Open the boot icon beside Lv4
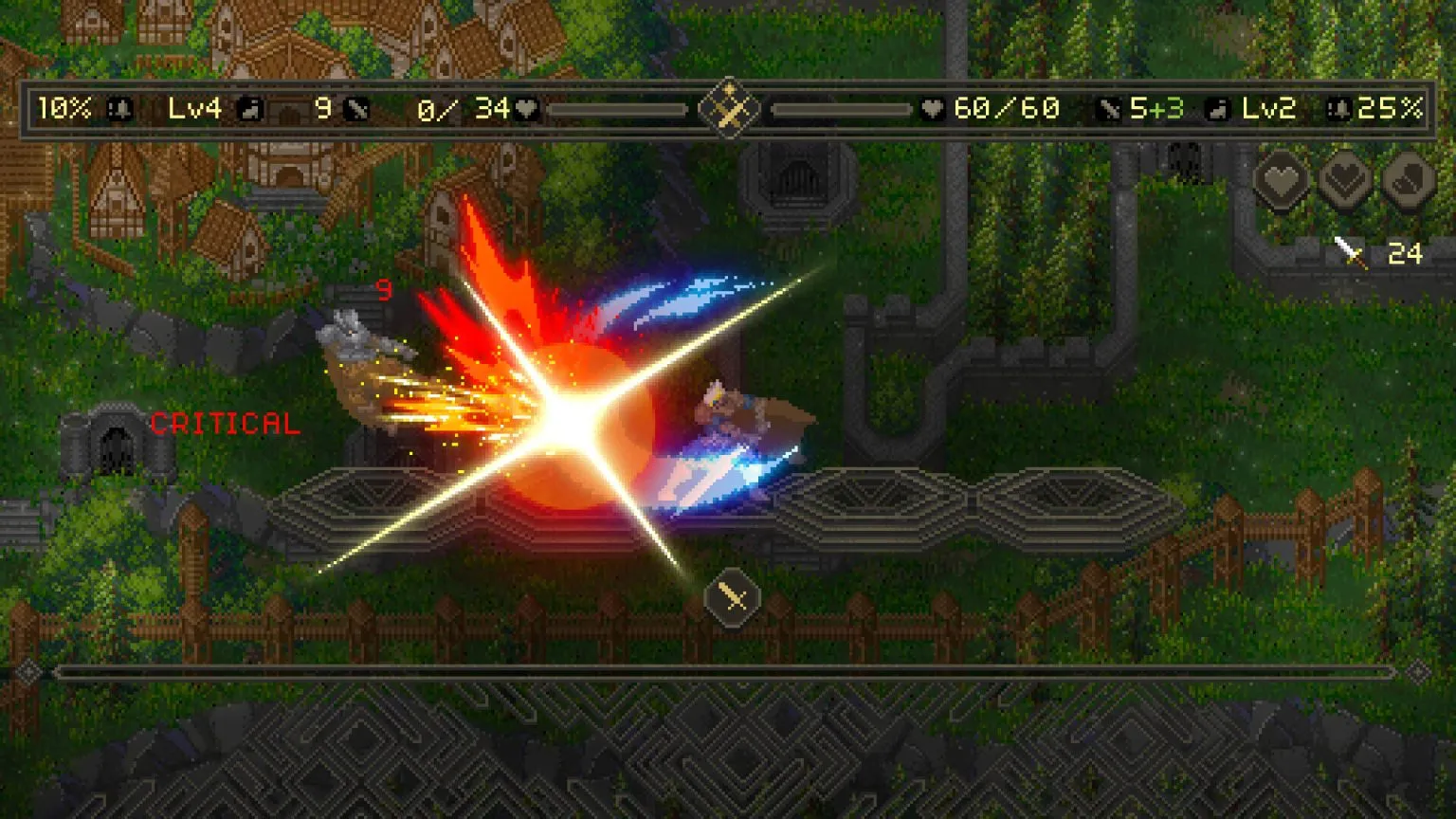This screenshot has width=1456, height=819. (252, 108)
